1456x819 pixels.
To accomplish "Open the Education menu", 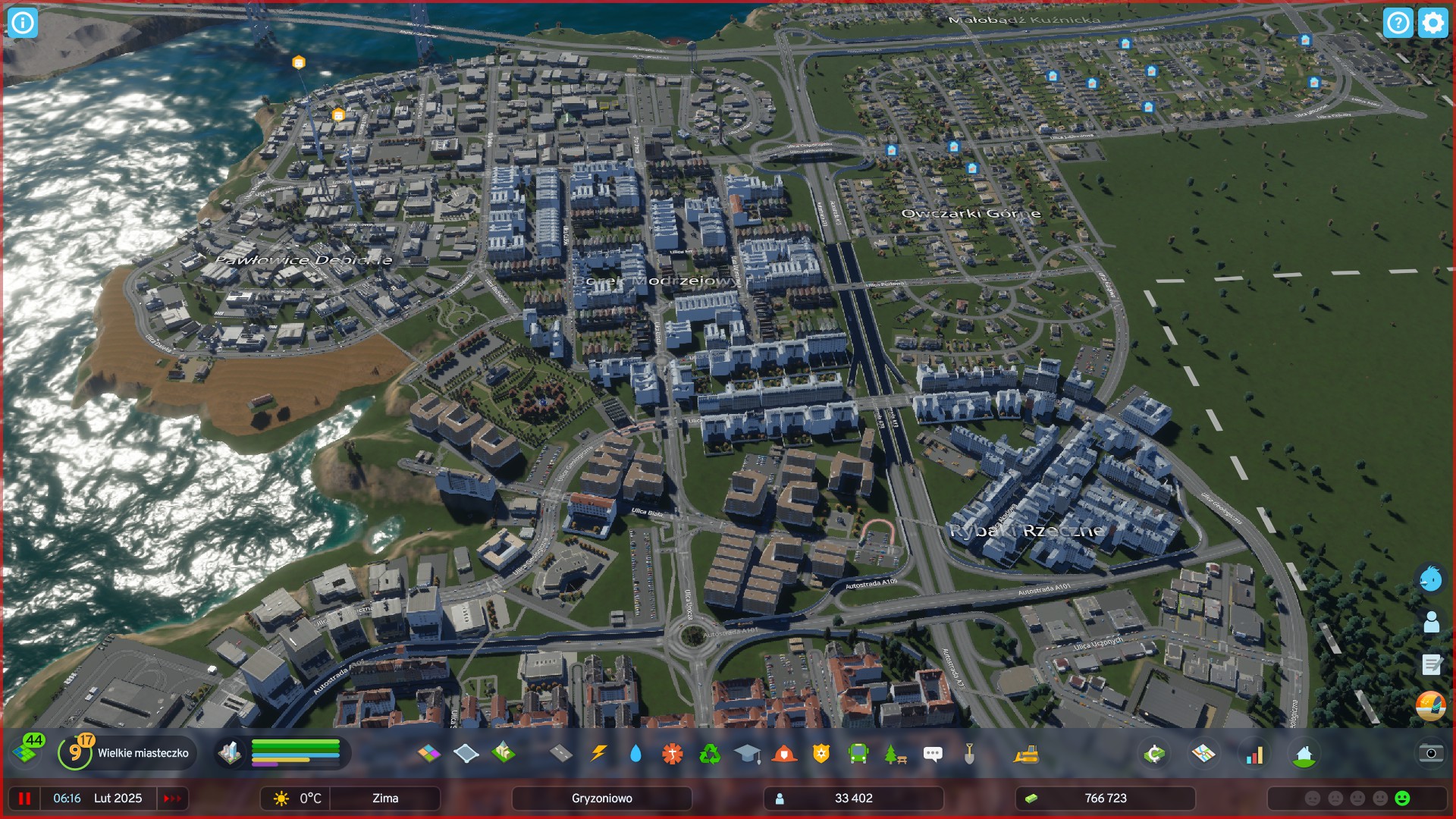I will tap(745, 753).
